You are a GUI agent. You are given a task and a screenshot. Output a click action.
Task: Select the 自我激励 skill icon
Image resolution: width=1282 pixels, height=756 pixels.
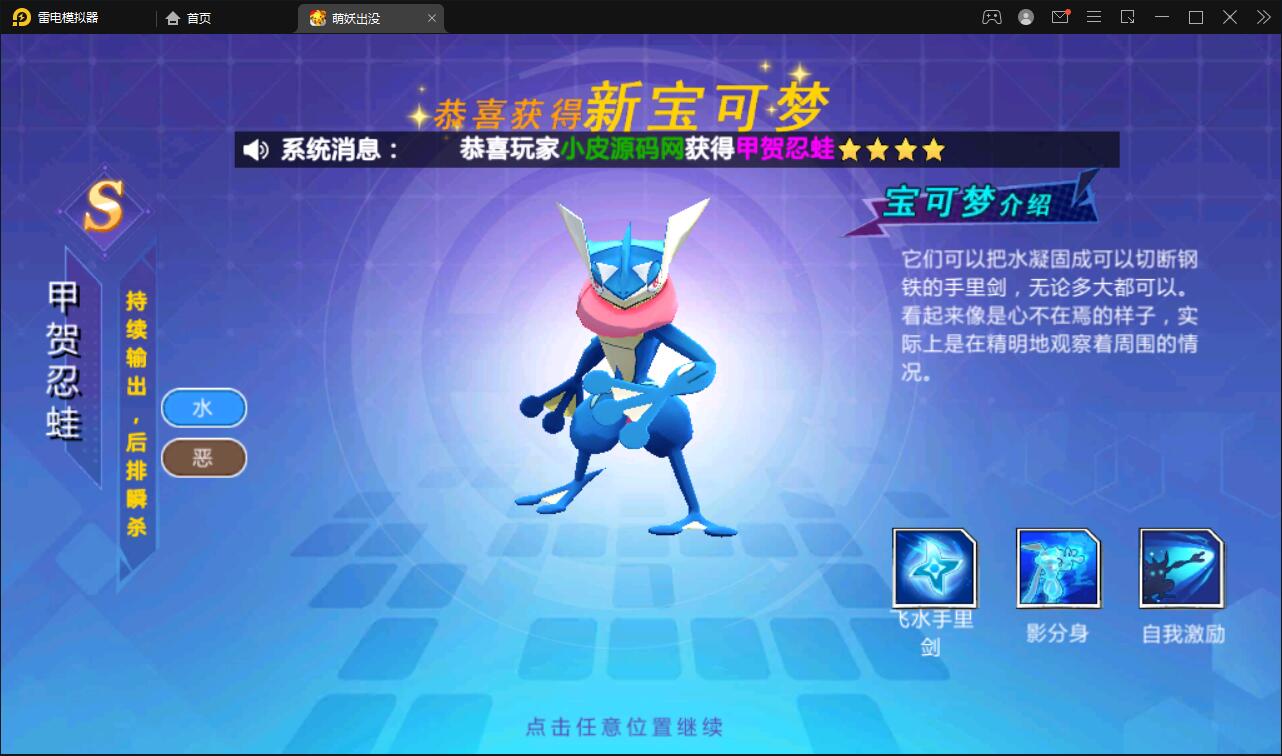tap(1180, 567)
